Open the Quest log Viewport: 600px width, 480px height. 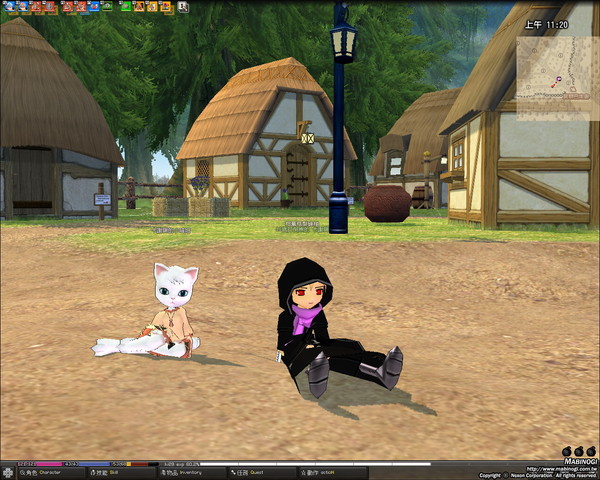252,473
